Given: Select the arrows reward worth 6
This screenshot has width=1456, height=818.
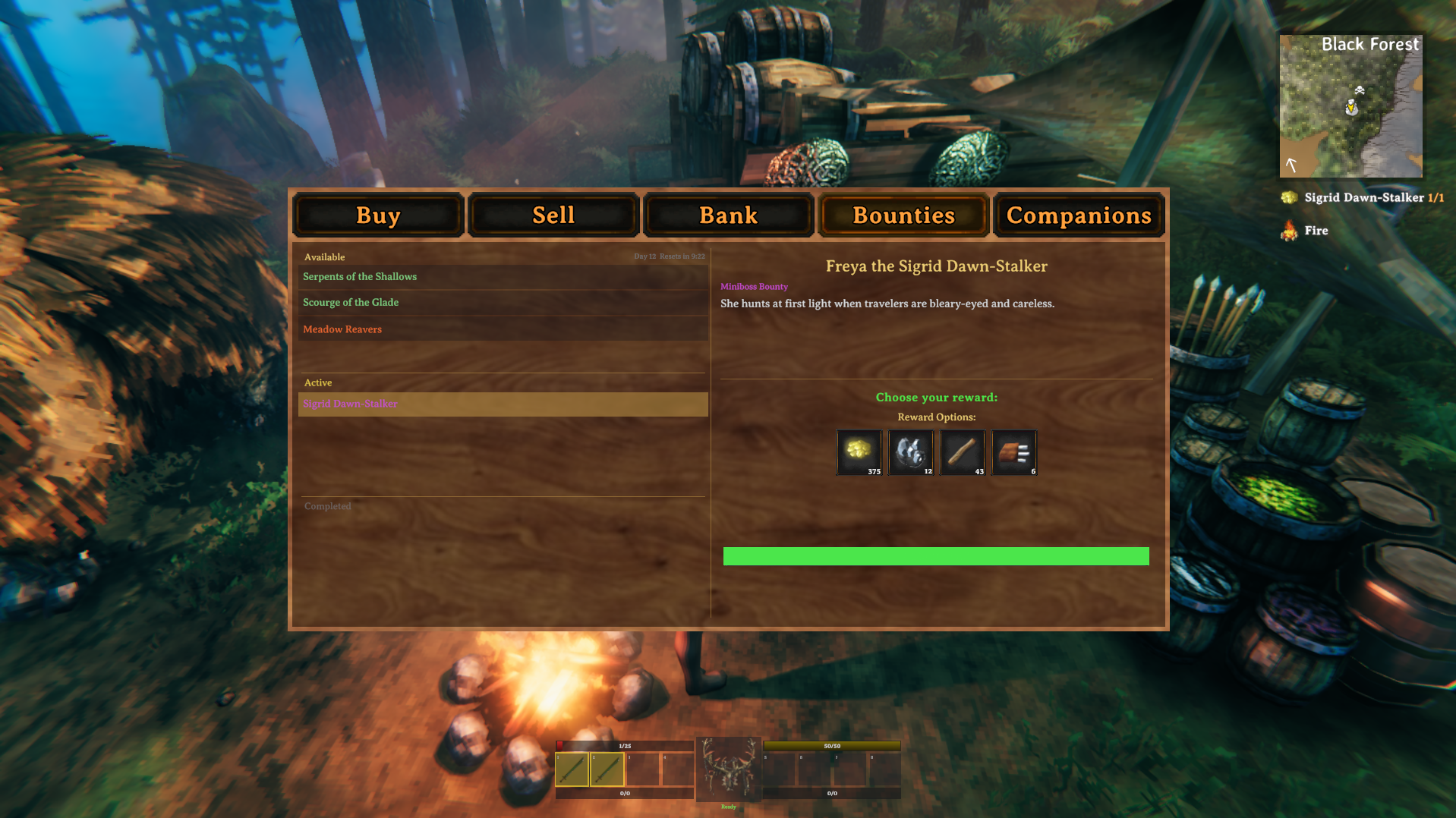Looking at the screenshot, I should pos(1013,452).
